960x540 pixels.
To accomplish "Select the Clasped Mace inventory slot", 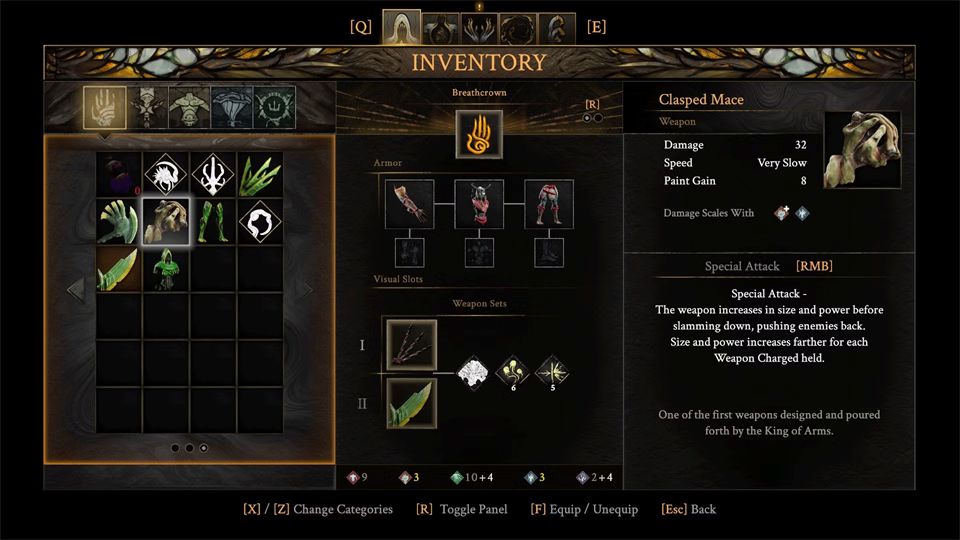I will [x=166, y=221].
